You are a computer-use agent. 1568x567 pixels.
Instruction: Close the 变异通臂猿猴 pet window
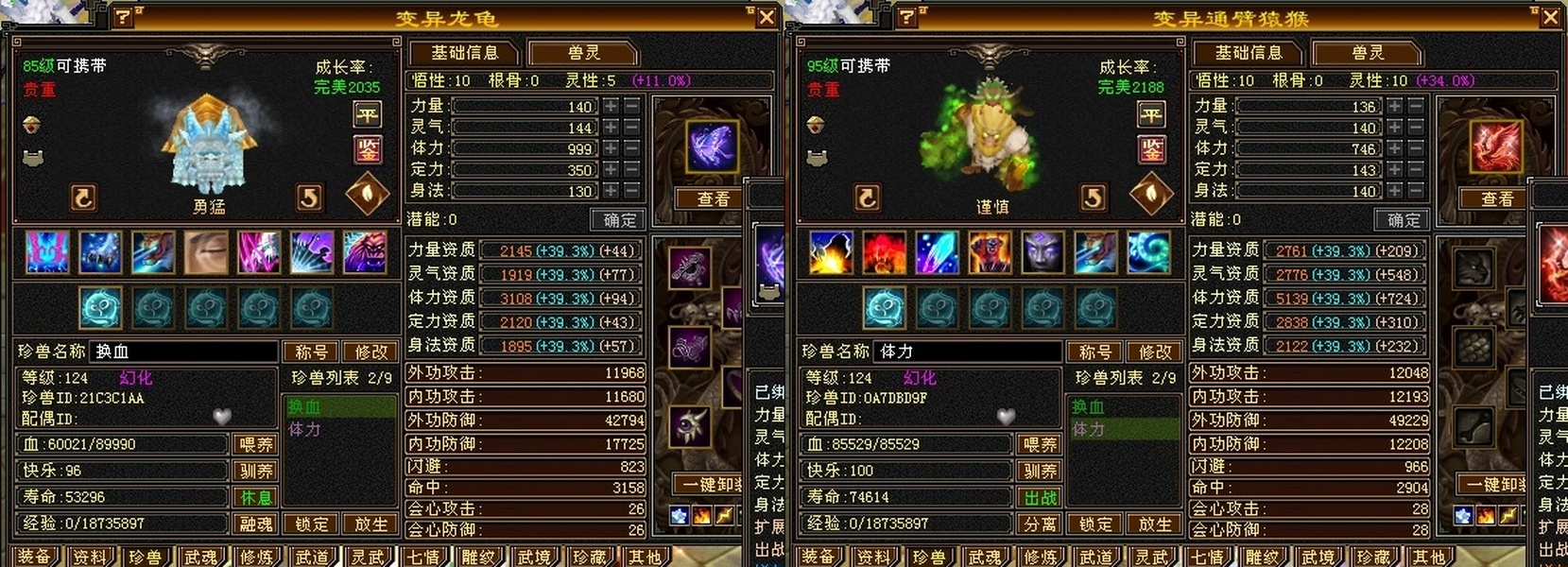[1551, 17]
